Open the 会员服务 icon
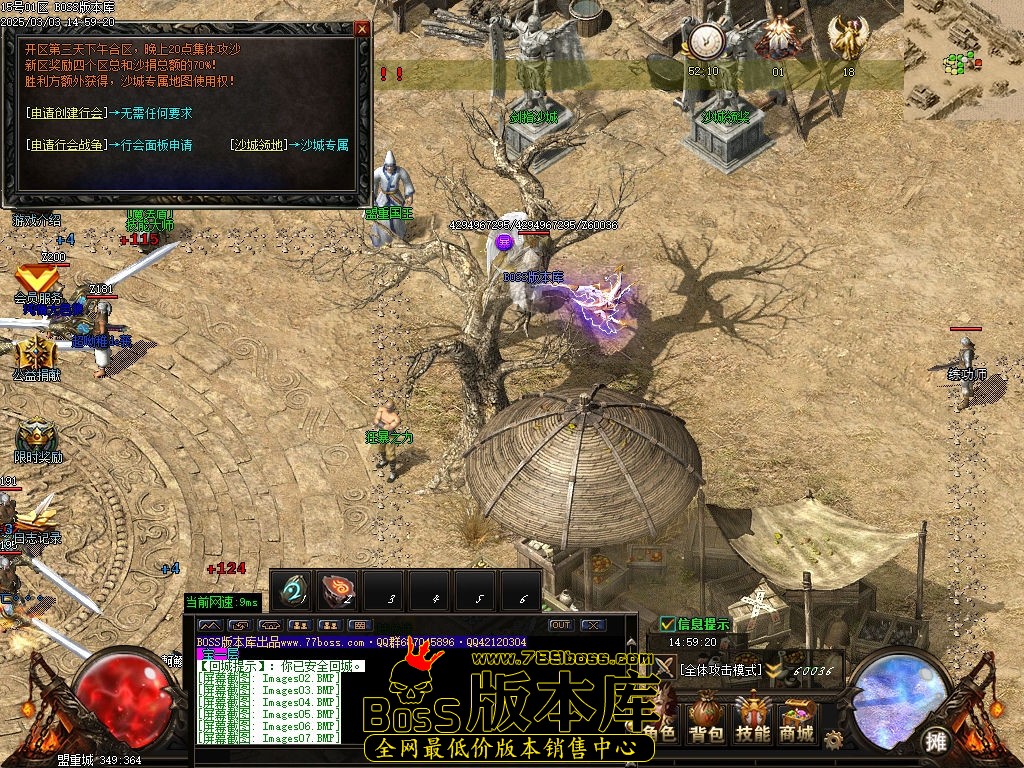This screenshot has width=1024, height=768. tap(36, 279)
